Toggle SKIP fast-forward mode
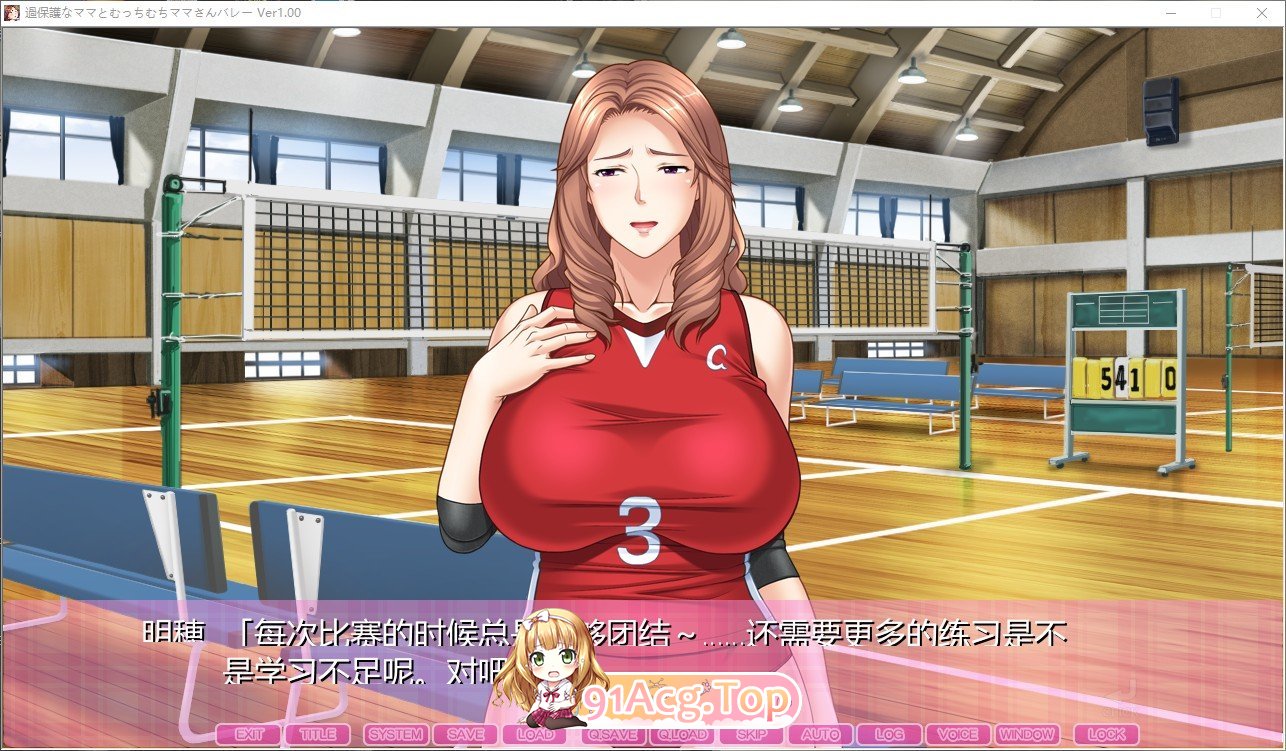This screenshot has height=751, width=1286. (752, 733)
